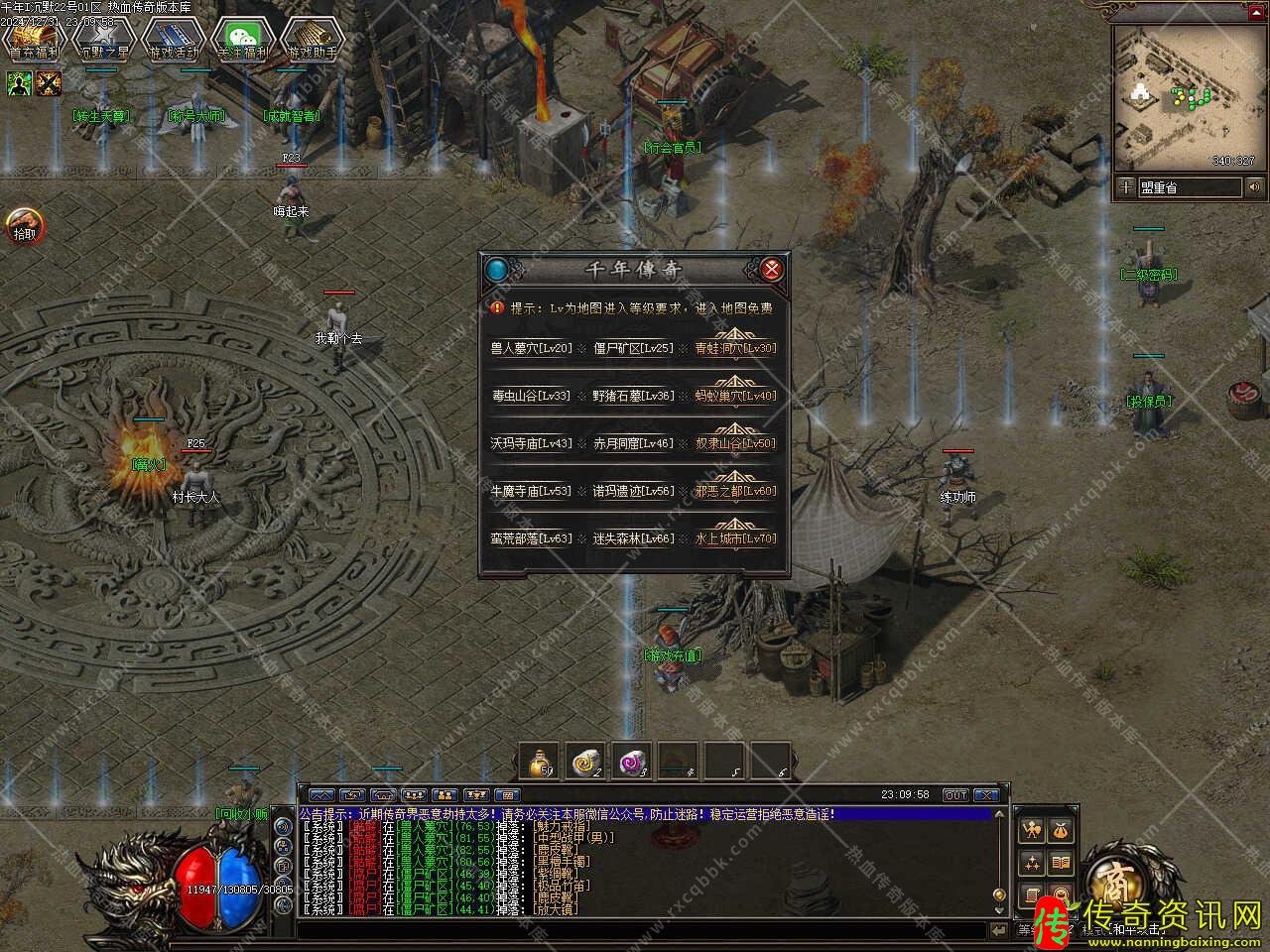
Task: Open 关注福利 WeChat follow rewards
Action: coord(242,40)
